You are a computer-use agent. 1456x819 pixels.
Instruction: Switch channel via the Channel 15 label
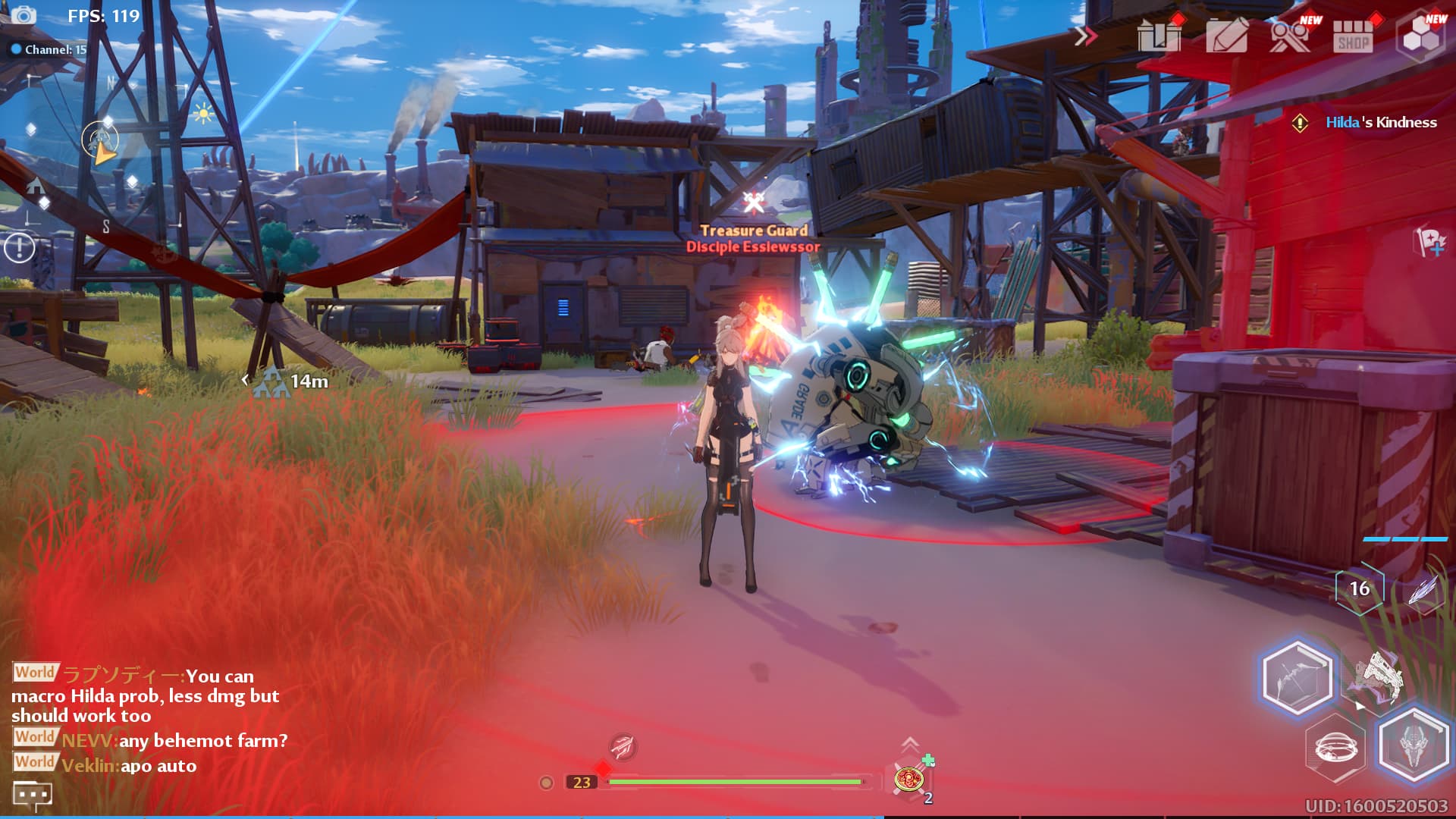49,49
